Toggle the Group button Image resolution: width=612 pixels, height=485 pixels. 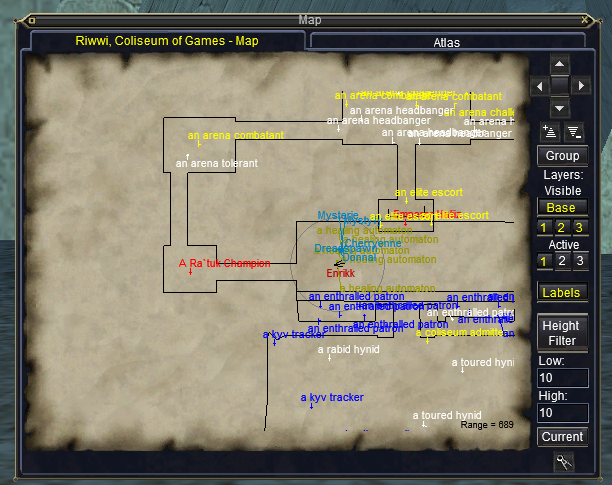[x=562, y=156]
